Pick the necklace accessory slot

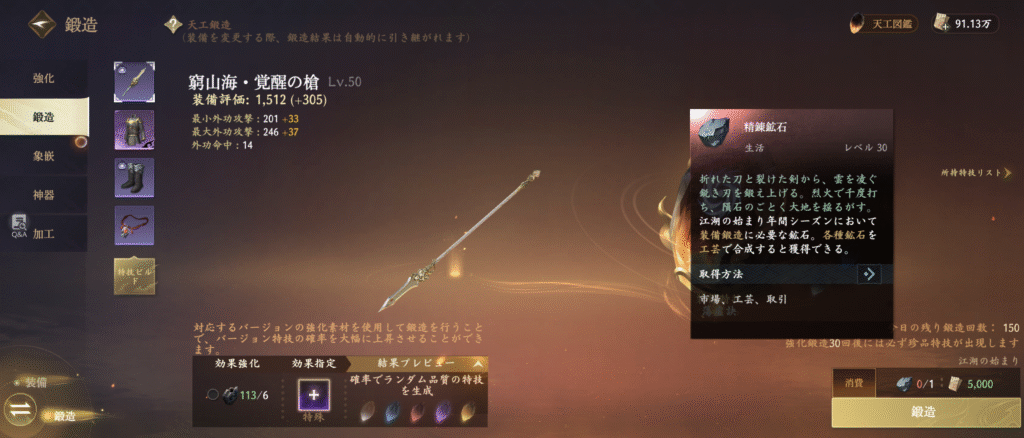coord(134,225)
